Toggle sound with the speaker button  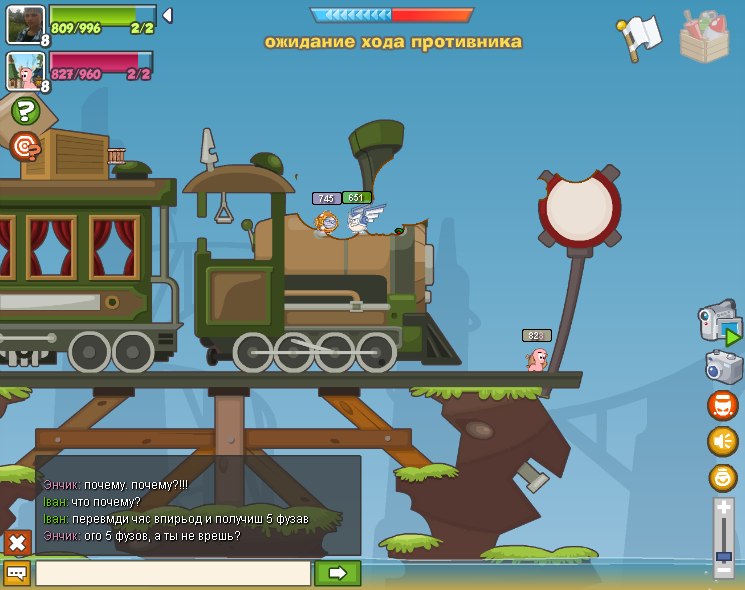point(722,441)
